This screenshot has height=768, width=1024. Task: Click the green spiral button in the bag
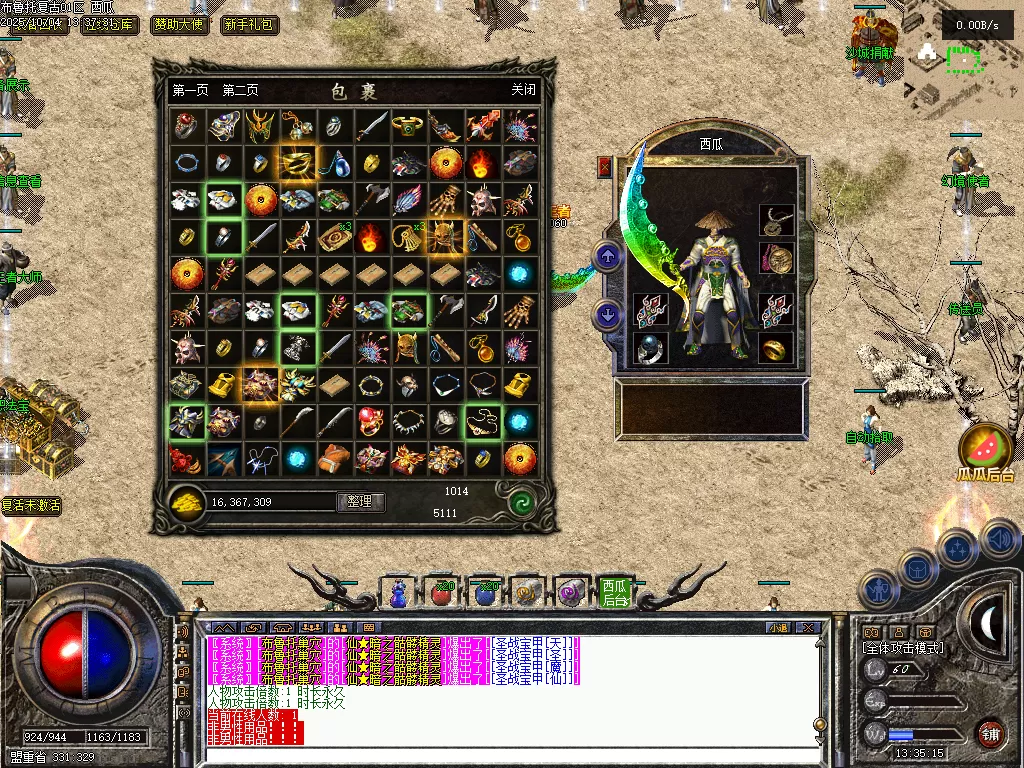click(x=521, y=501)
